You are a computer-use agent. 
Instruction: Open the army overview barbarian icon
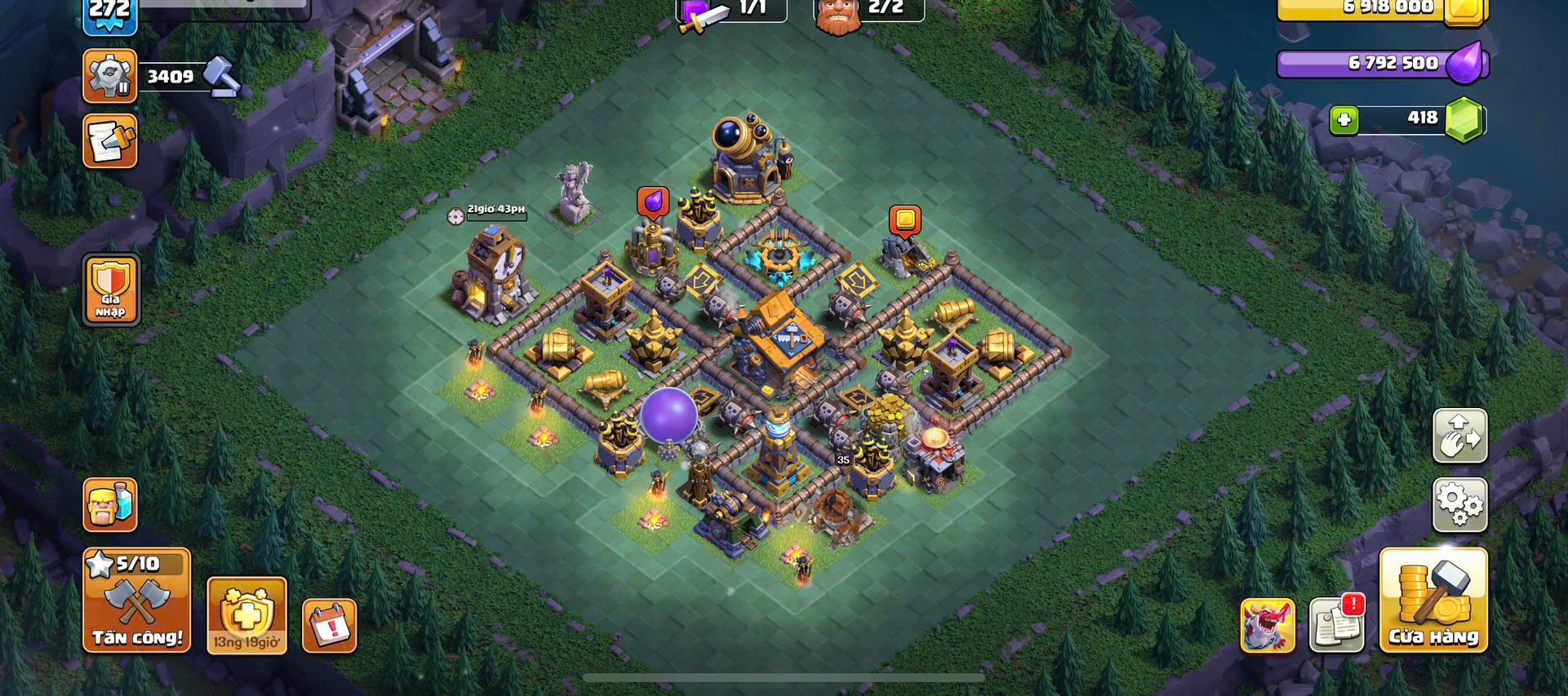tap(110, 504)
